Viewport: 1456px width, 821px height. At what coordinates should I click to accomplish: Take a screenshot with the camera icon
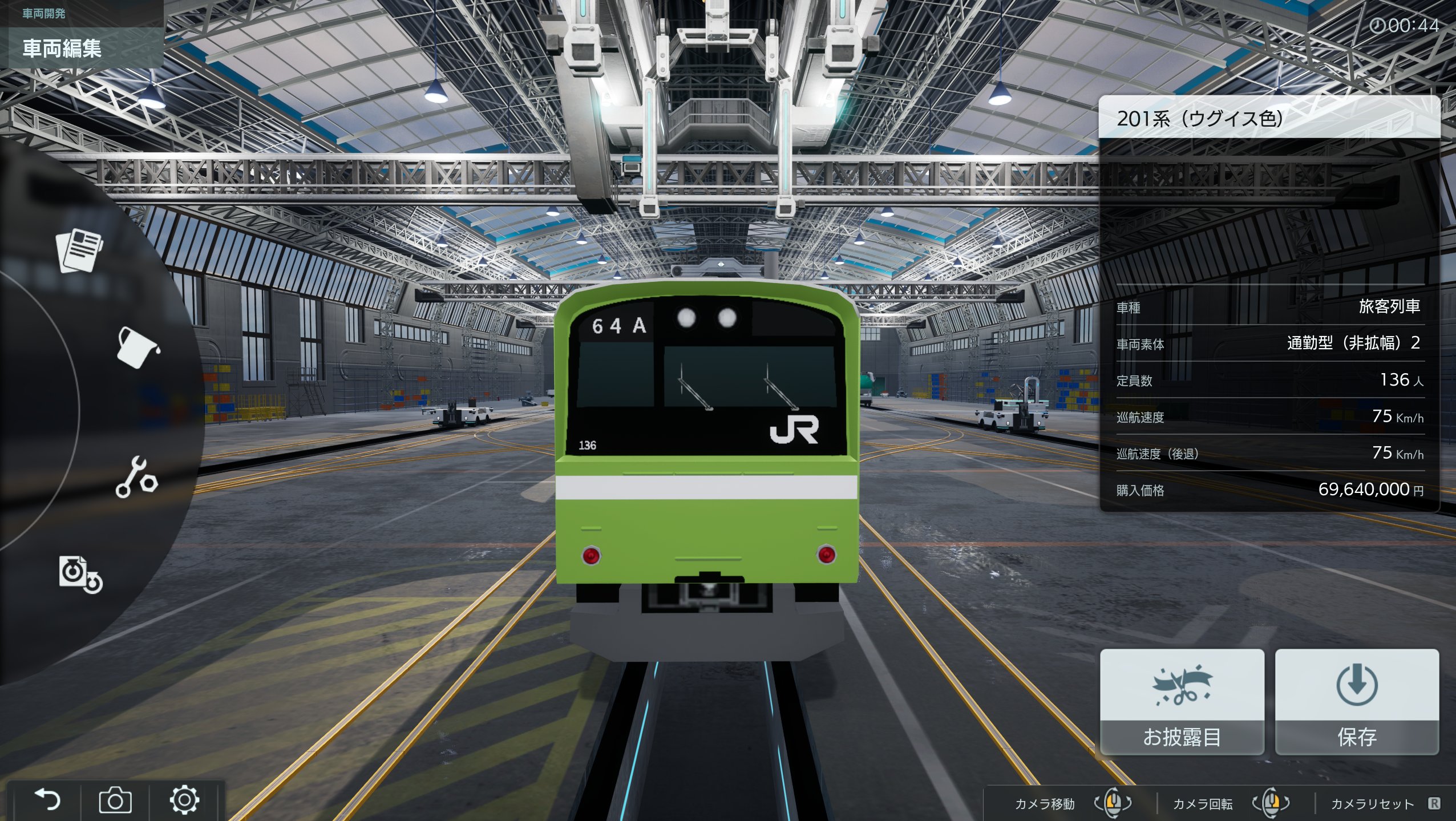[x=115, y=800]
